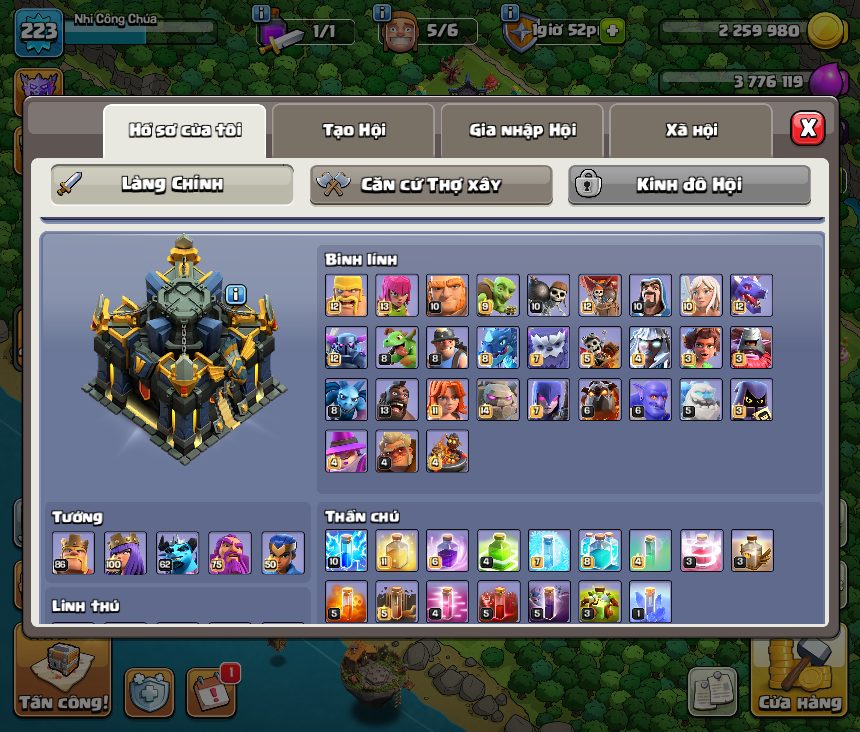Select the Xã hội tab

(x=691, y=130)
